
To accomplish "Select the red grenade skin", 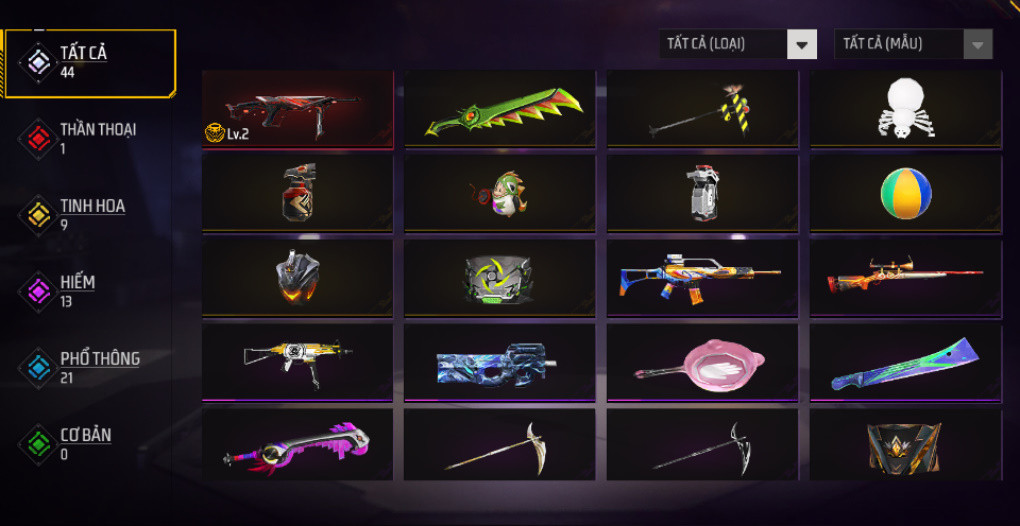I will tap(297, 193).
